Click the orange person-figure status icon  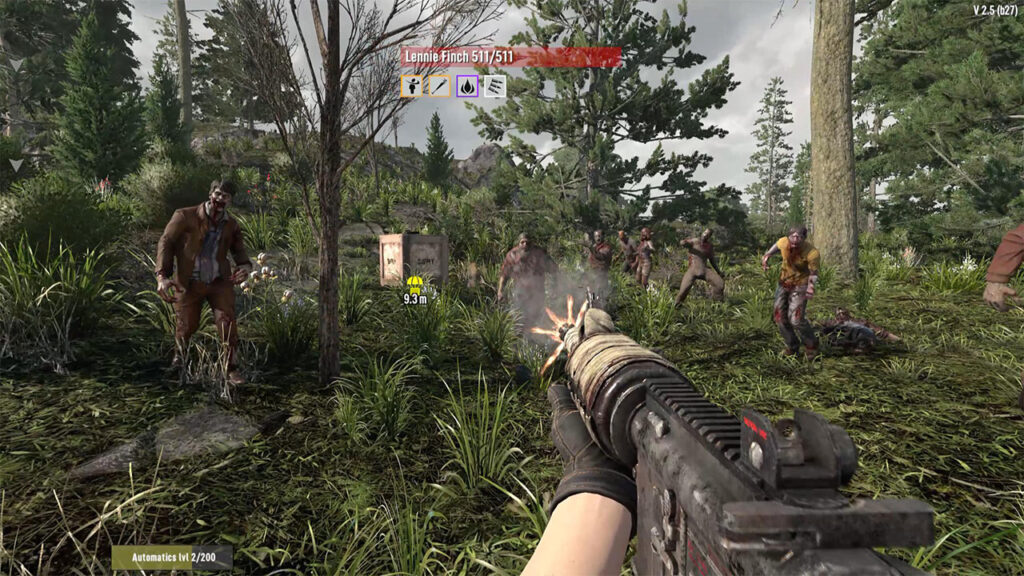(x=411, y=86)
